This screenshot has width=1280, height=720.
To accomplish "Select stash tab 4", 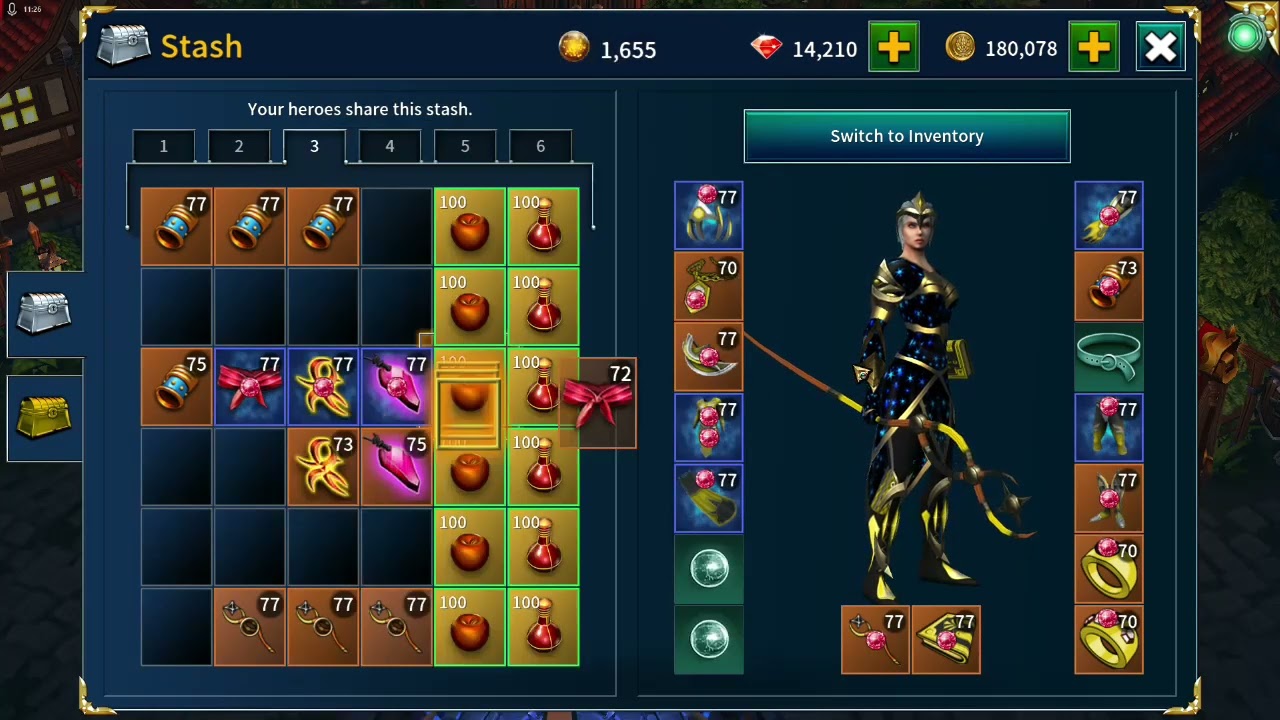I will pos(390,147).
